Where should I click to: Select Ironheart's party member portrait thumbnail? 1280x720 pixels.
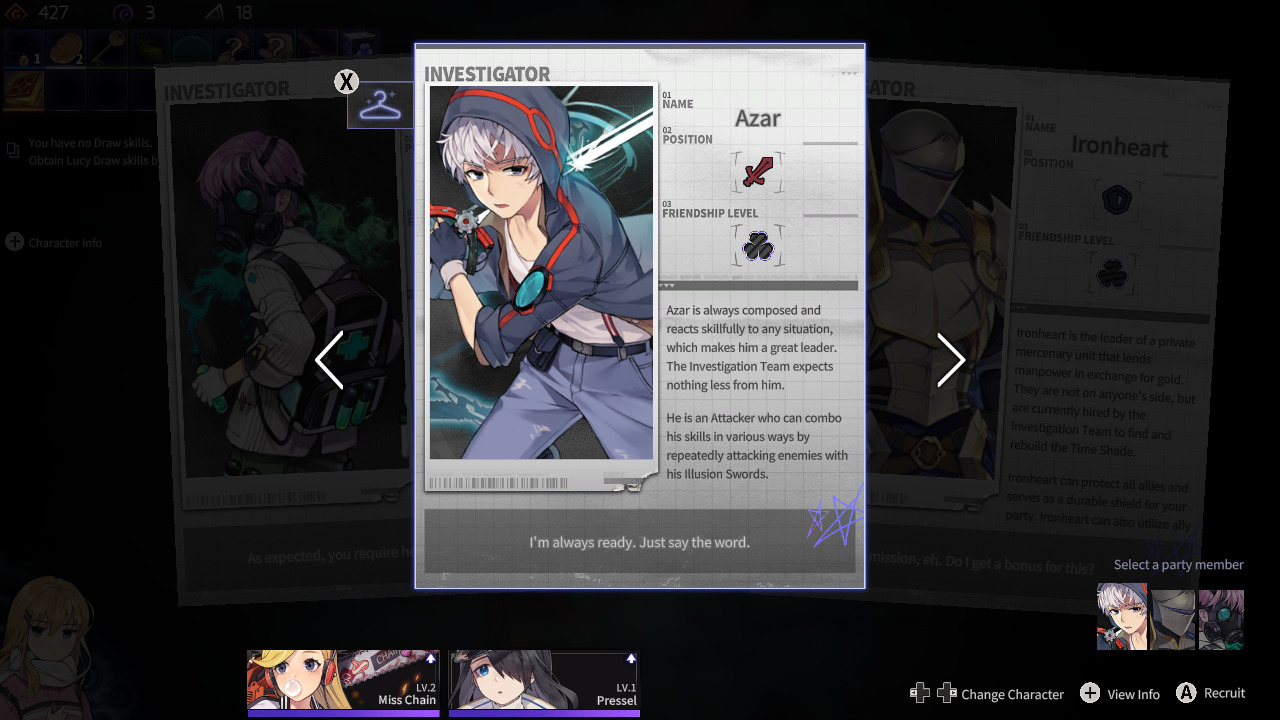[1172, 618]
